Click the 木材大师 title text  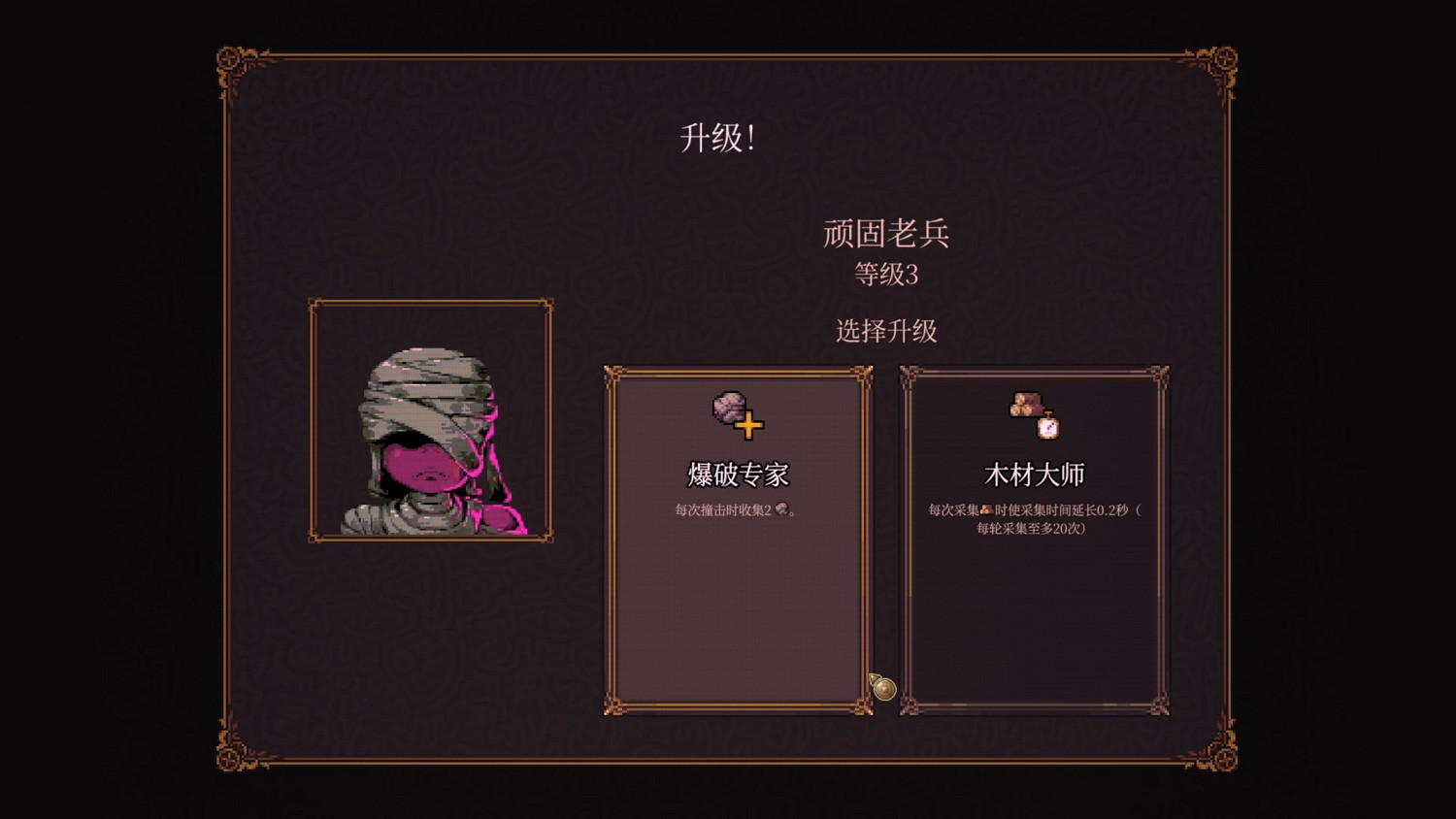tap(1034, 475)
